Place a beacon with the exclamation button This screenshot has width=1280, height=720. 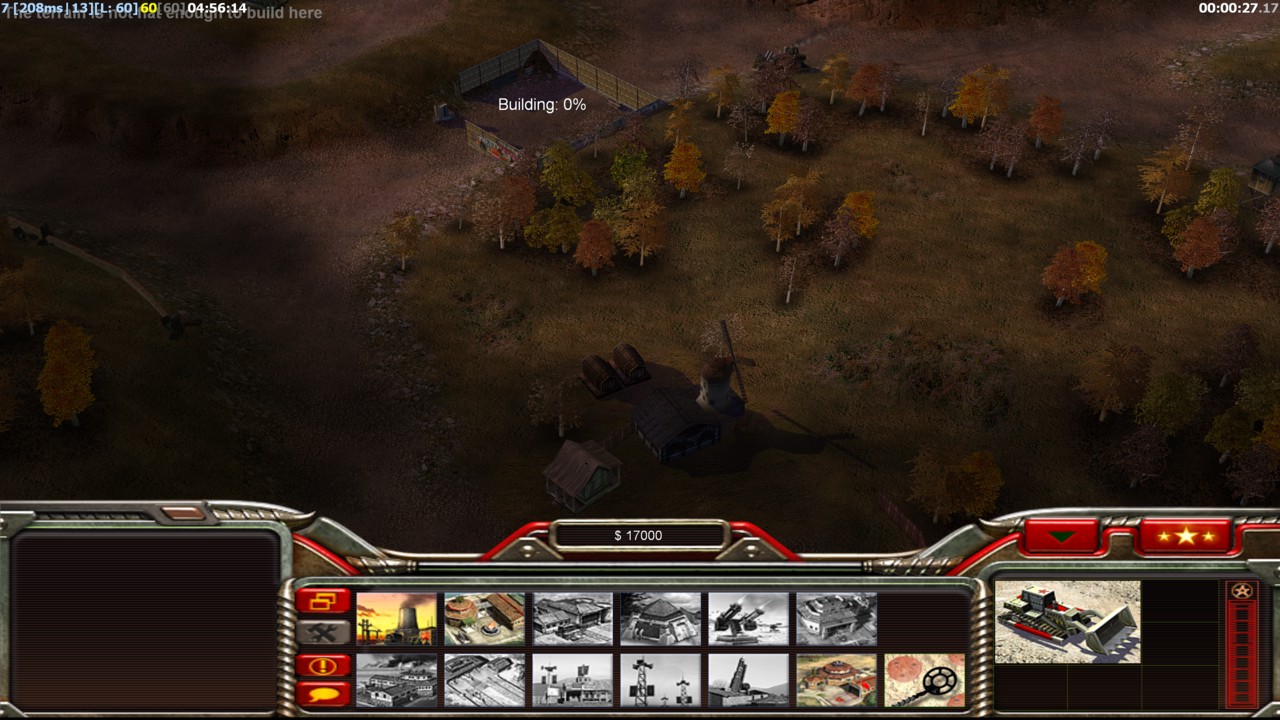(323, 666)
